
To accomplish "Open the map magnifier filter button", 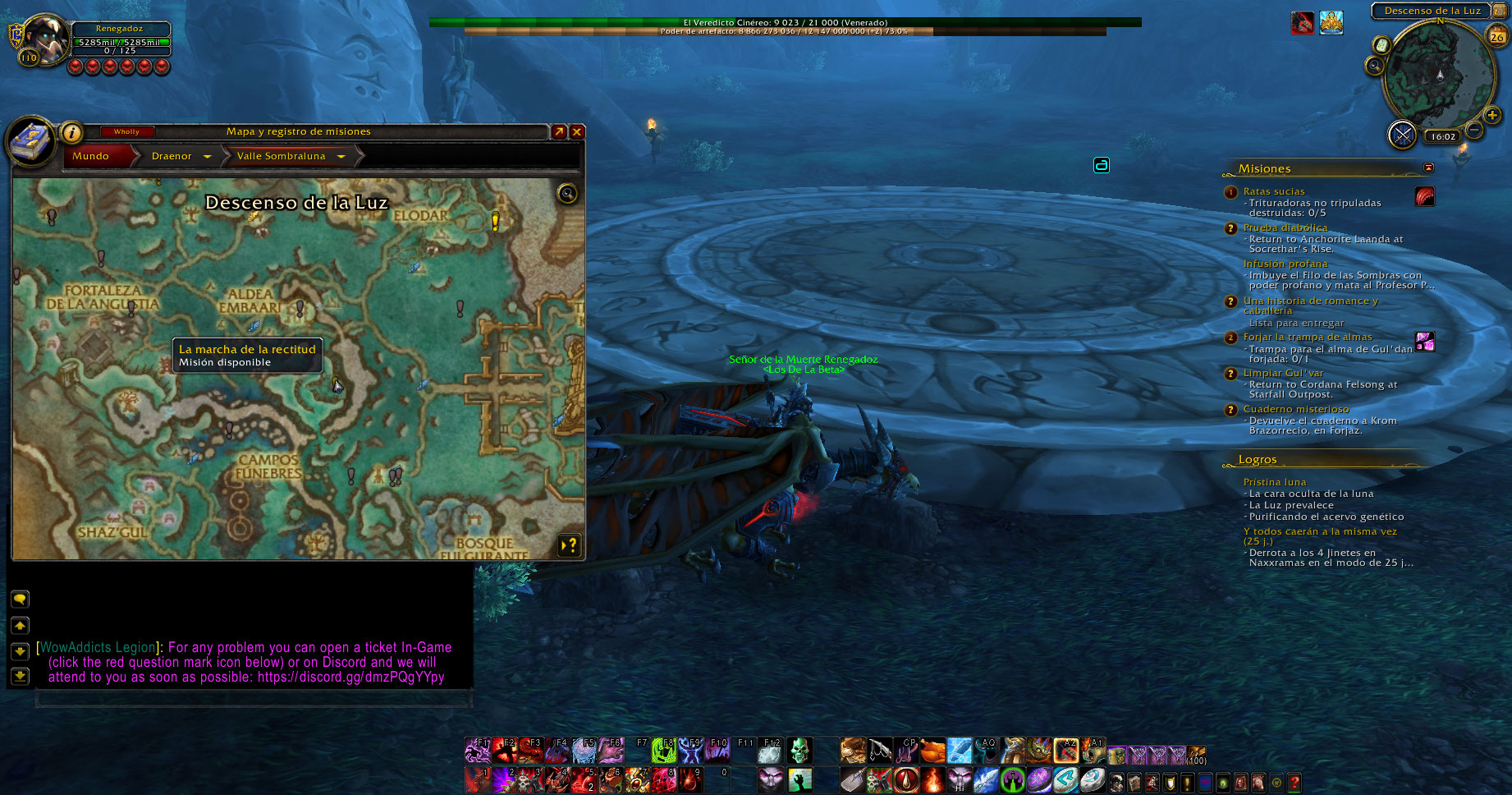I will tap(566, 194).
